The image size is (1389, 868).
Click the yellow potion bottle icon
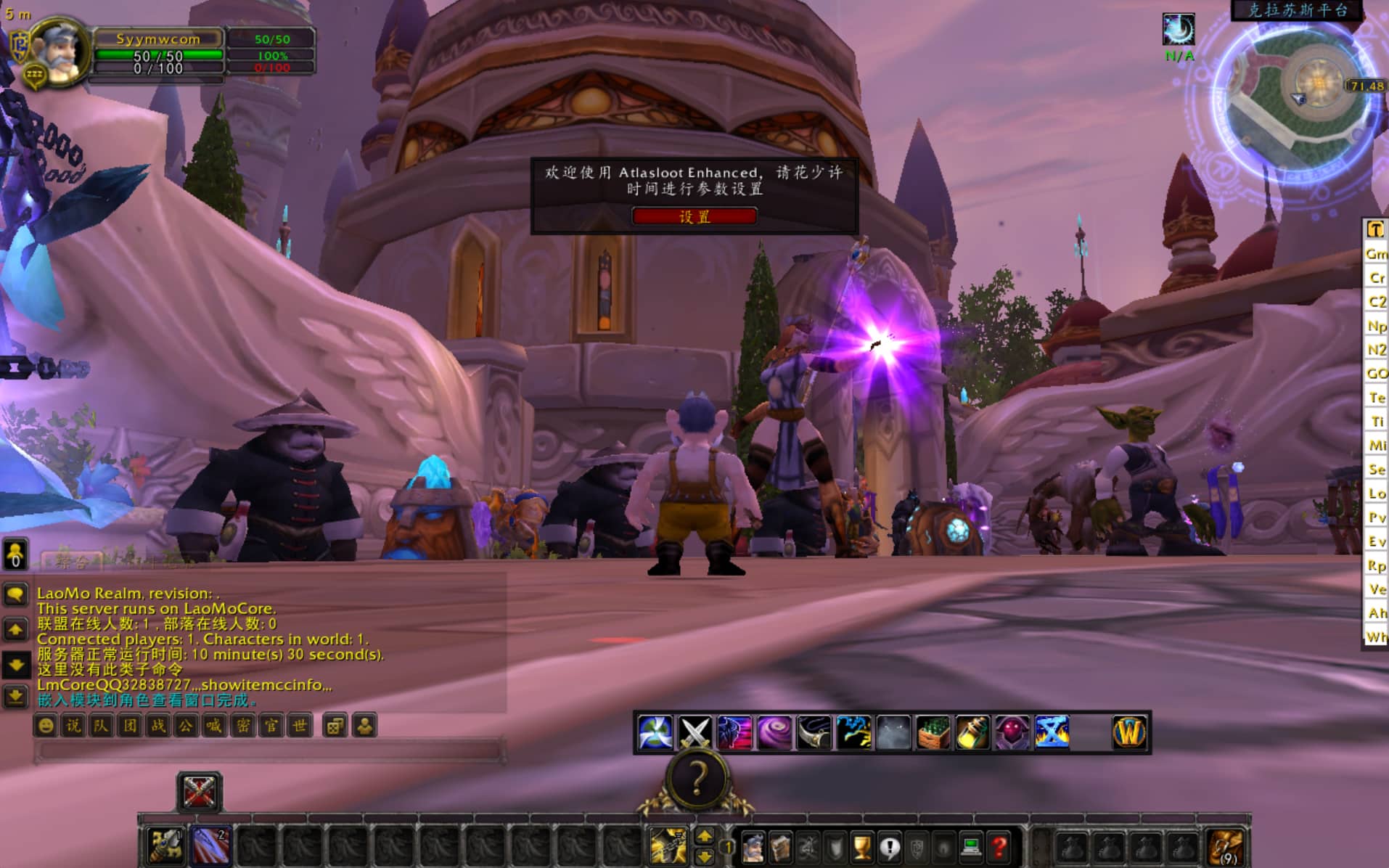972,732
